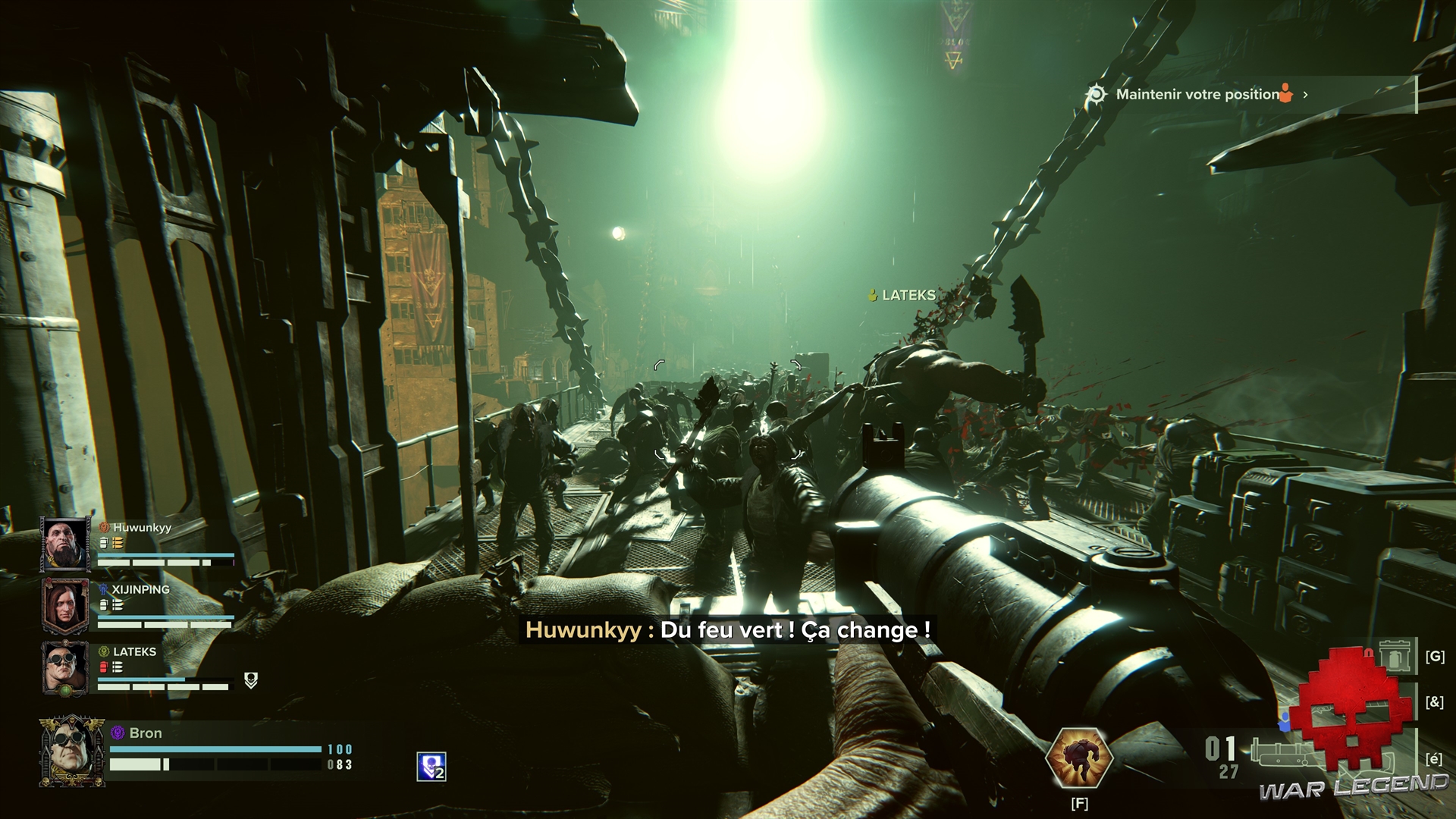Image resolution: width=1456 pixels, height=819 pixels.
Task: Select Huwunkyy's teammate portrait
Action: click(x=65, y=544)
